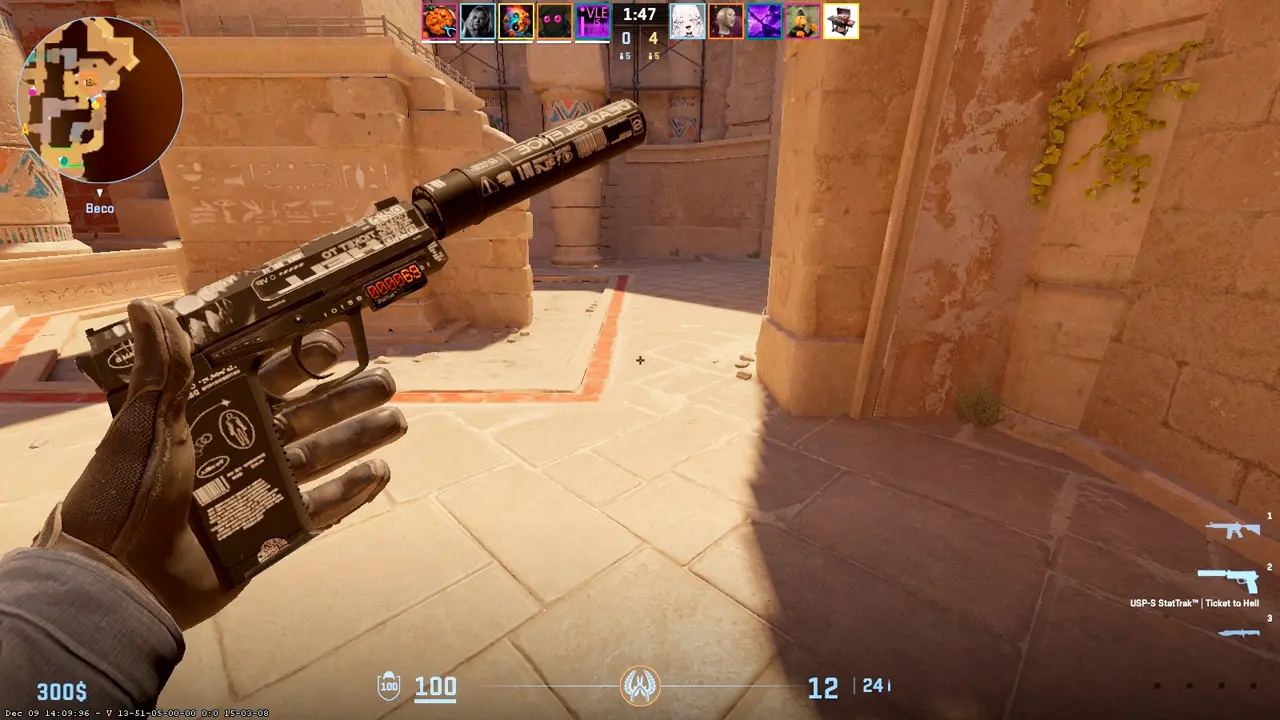Click the bald meme head player avatar
Image resolution: width=1280 pixels, height=720 pixels.
tap(725, 21)
